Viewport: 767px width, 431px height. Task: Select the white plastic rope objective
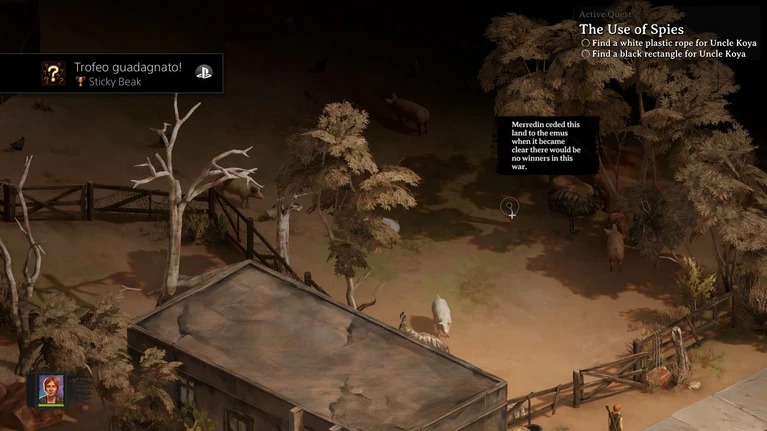tap(667, 43)
